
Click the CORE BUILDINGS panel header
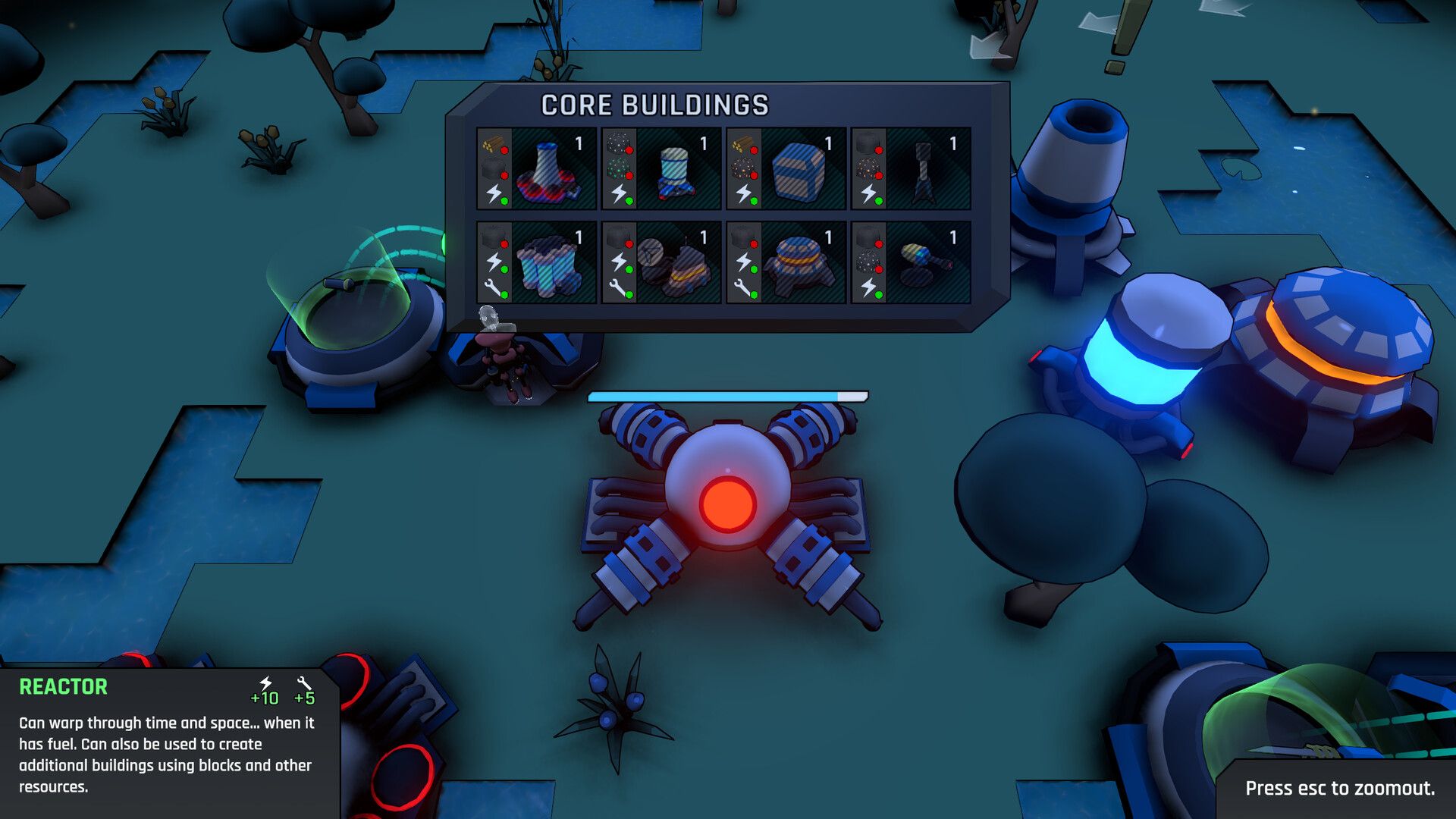[x=654, y=106]
